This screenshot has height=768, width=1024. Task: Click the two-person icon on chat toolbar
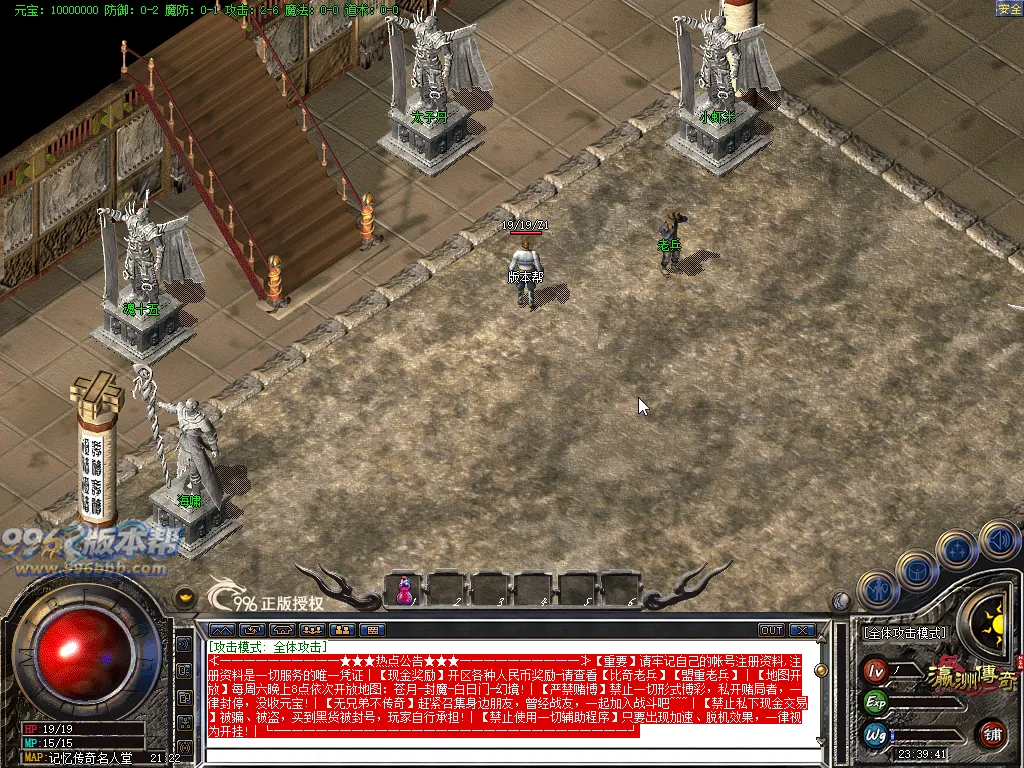tap(342, 630)
